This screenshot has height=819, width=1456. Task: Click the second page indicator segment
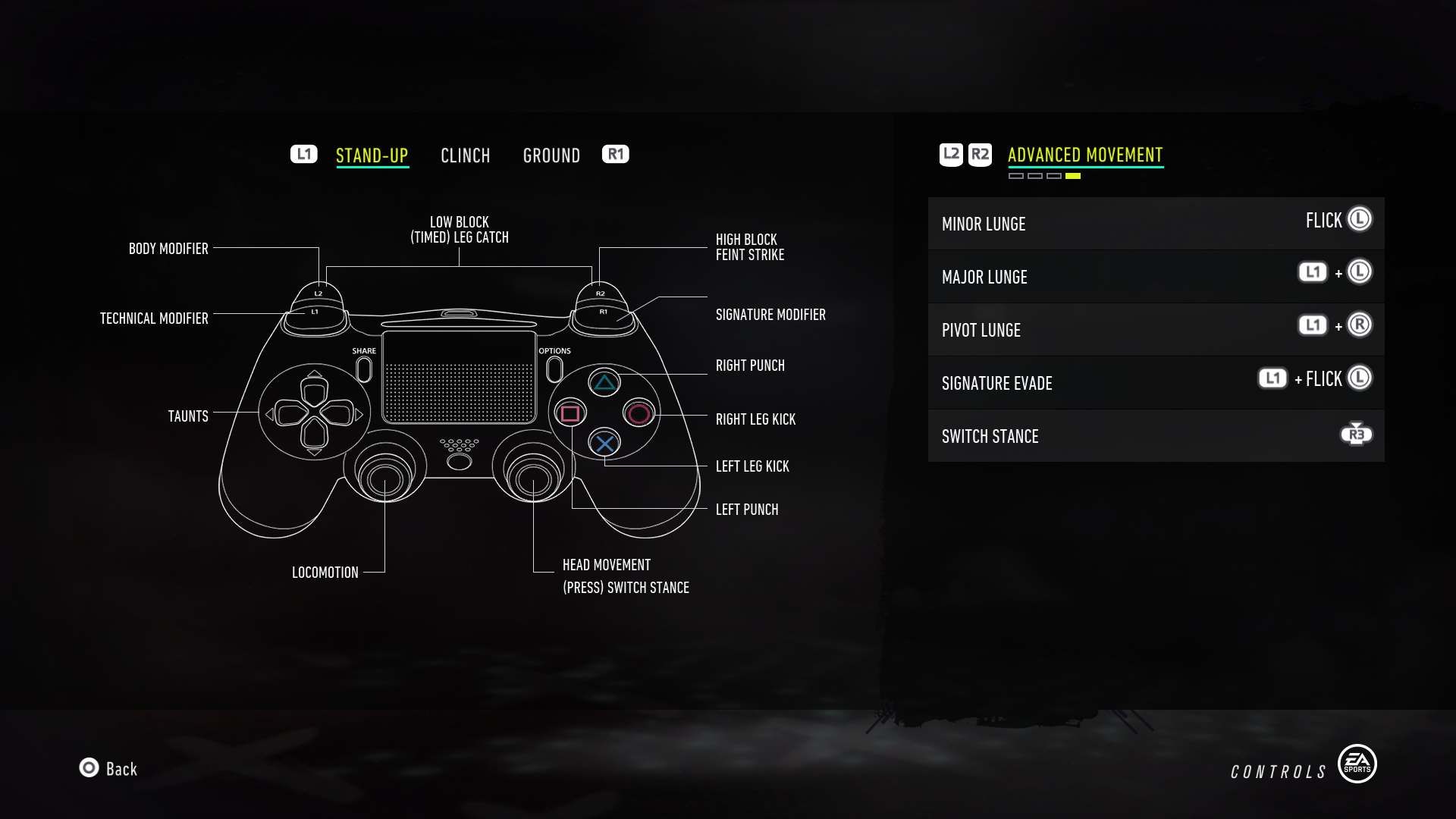[x=1036, y=176]
